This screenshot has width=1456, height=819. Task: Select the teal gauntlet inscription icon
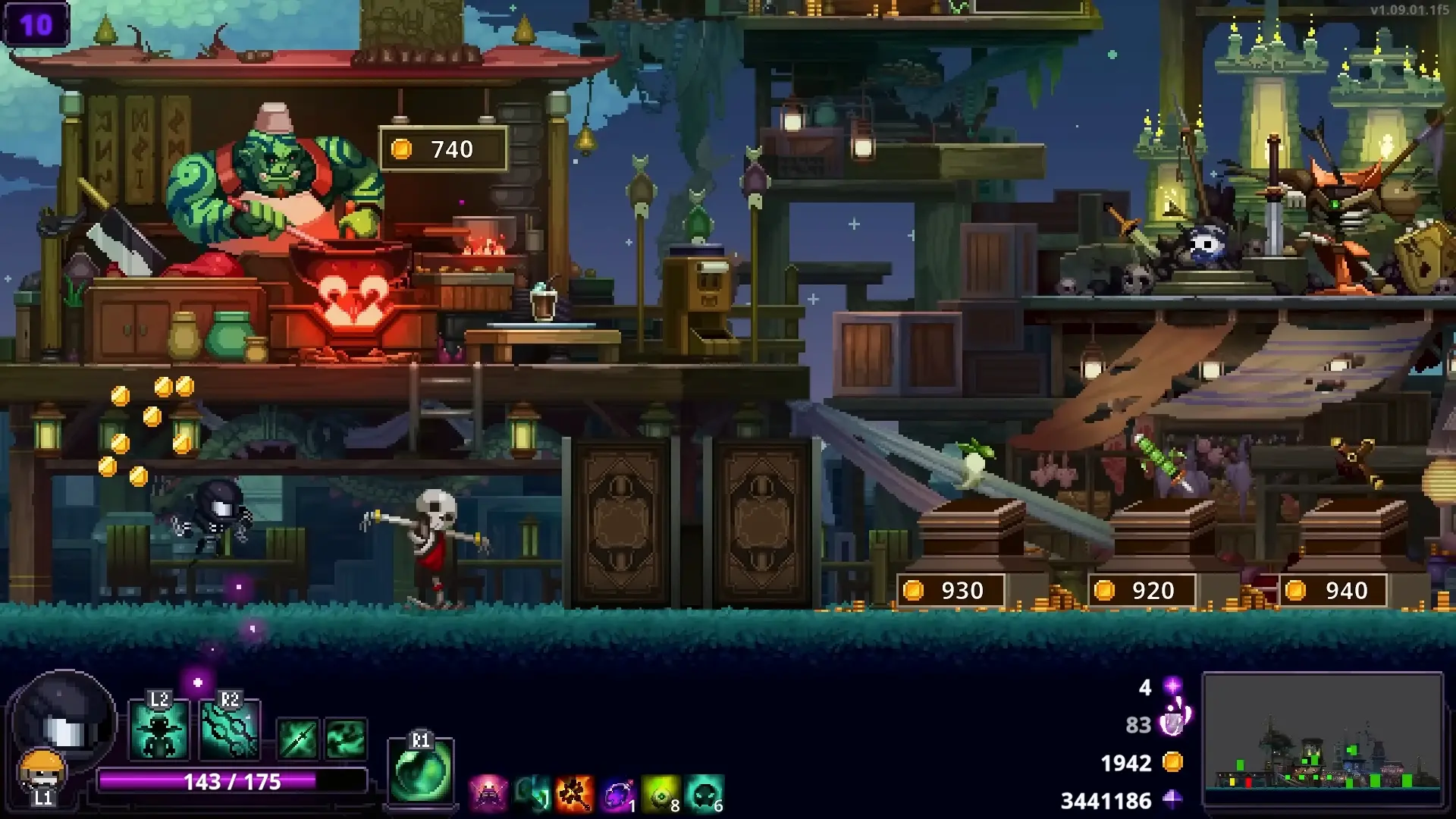532,795
